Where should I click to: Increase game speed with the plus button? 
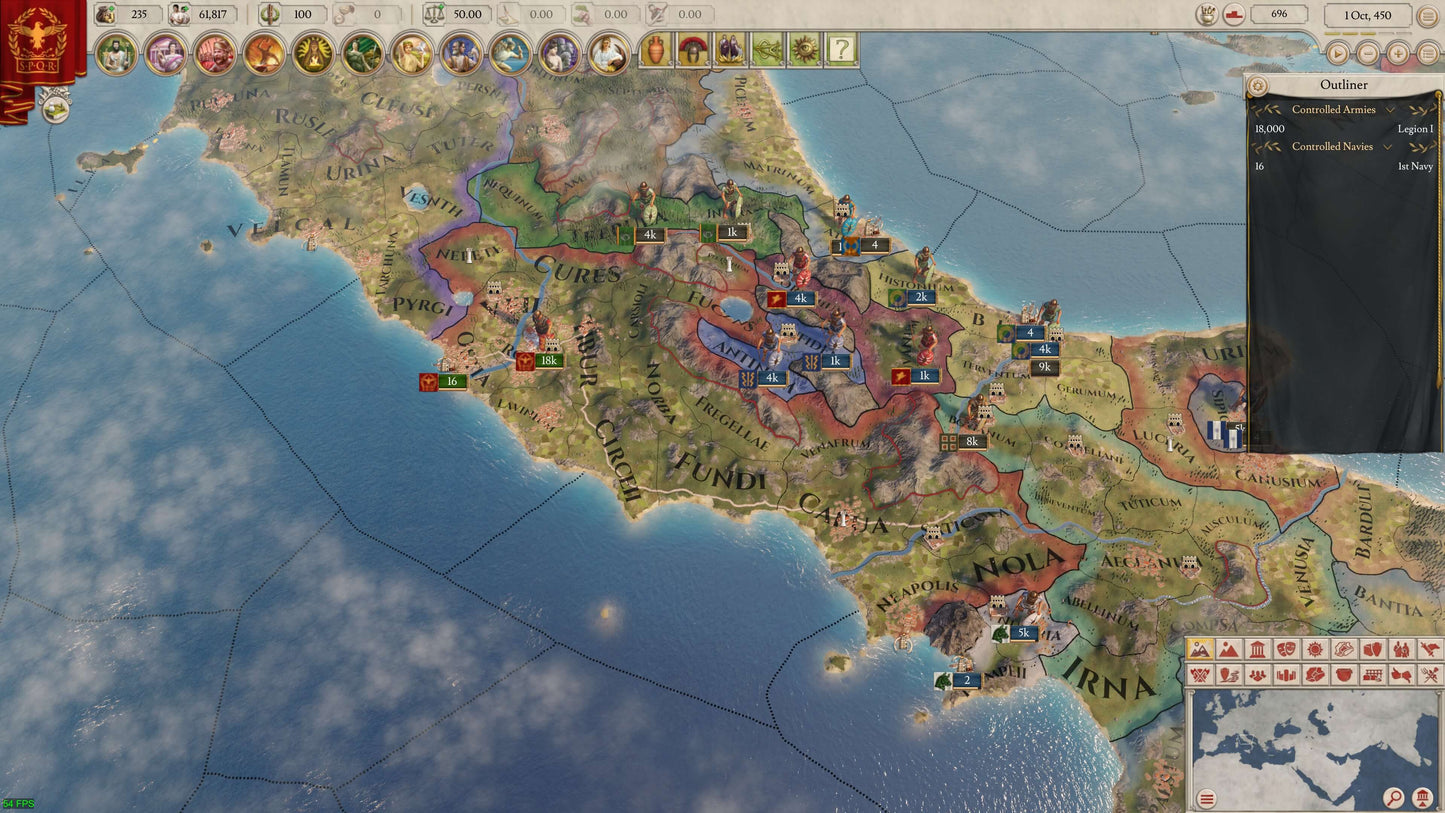(x=1398, y=53)
